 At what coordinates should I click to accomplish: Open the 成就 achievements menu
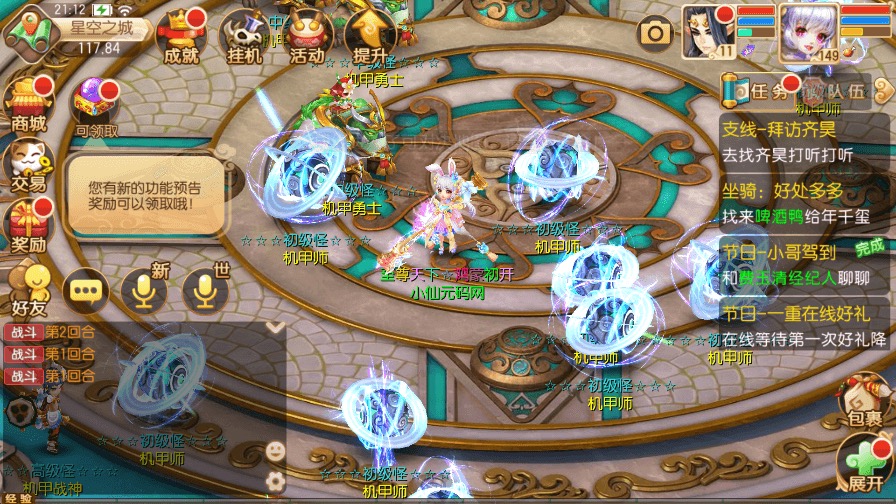tap(181, 36)
